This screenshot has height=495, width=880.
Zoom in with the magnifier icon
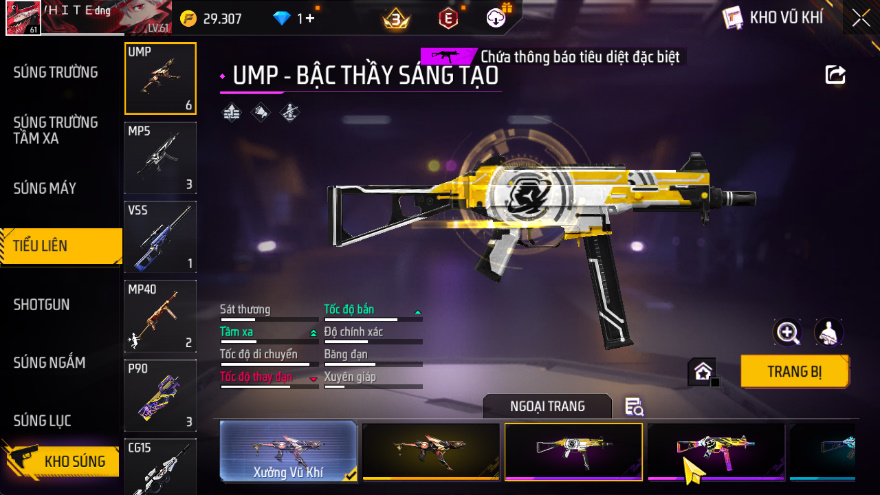[788, 333]
